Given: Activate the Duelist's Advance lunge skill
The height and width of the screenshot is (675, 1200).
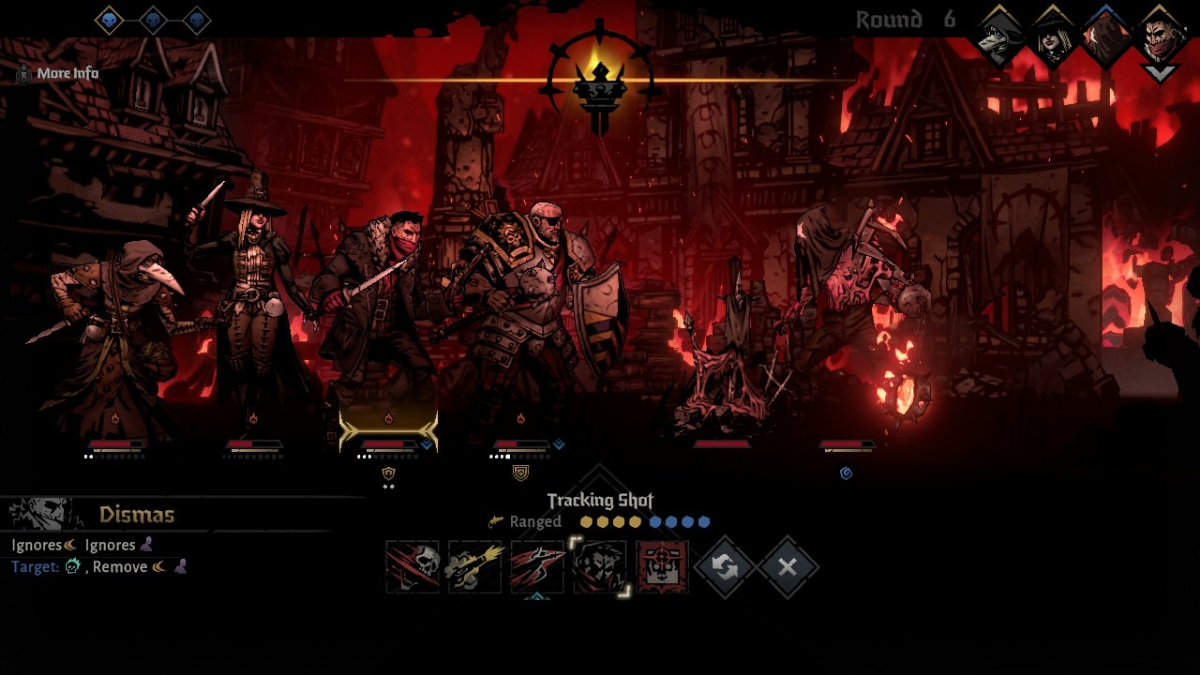Looking at the screenshot, I should (x=538, y=567).
